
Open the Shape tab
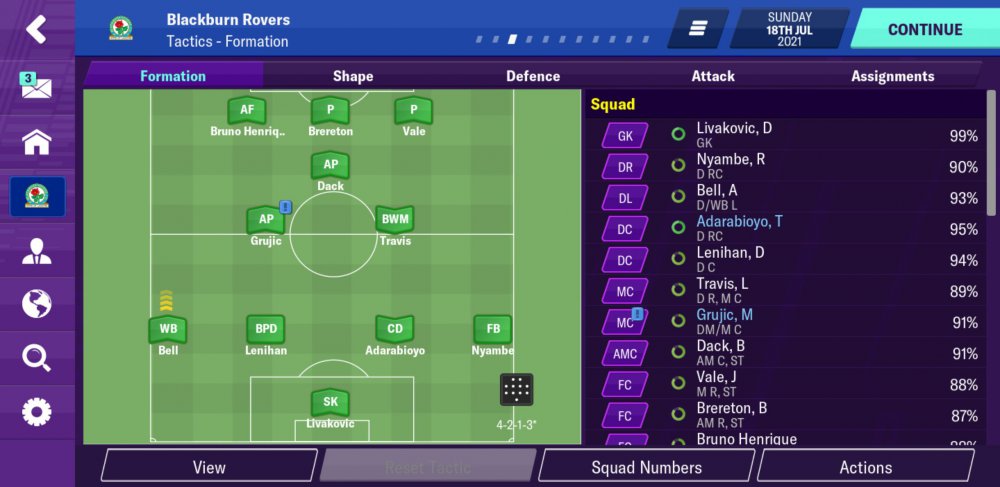[x=352, y=76]
